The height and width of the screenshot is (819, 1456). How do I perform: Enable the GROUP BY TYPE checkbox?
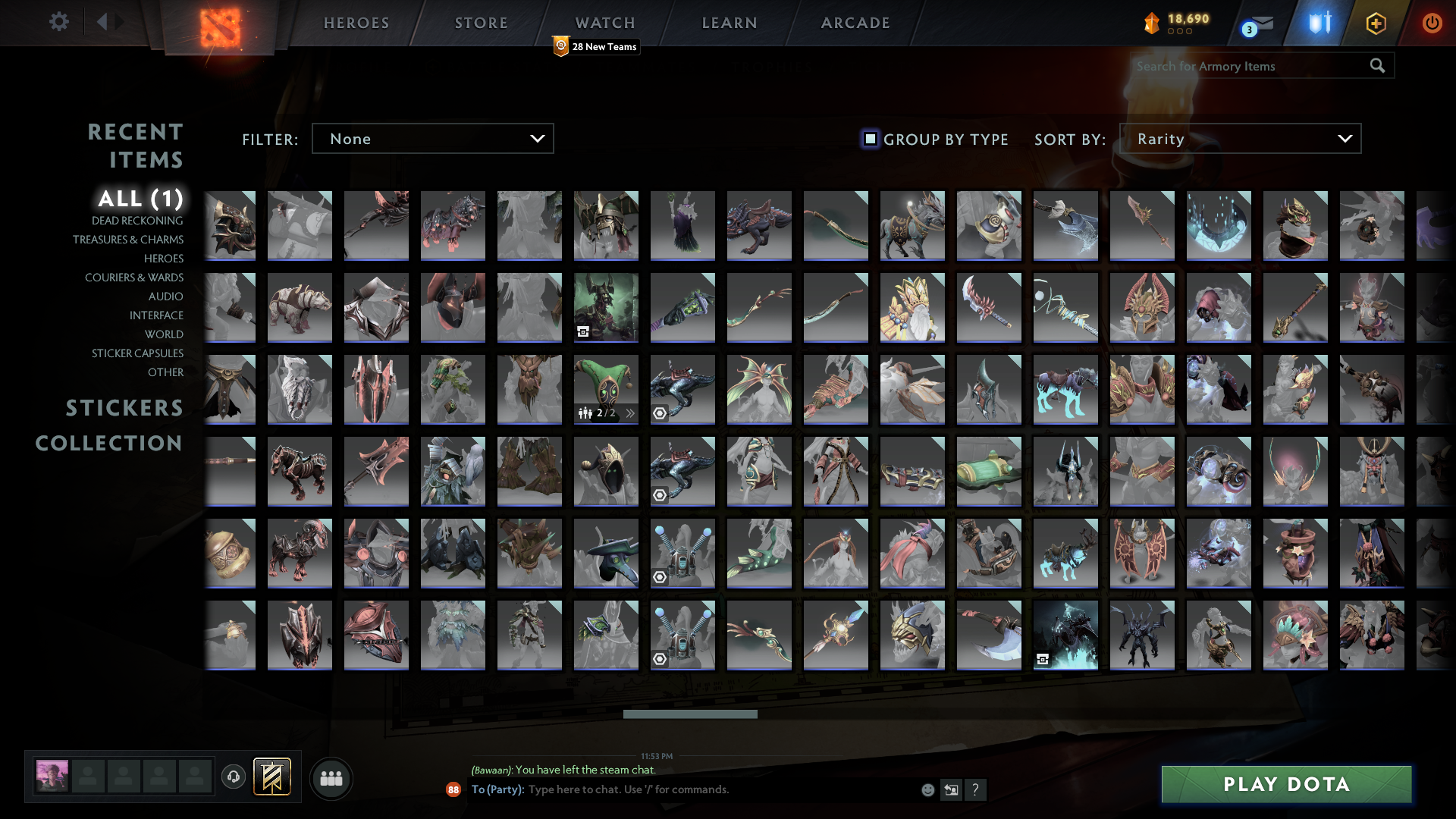[869, 139]
